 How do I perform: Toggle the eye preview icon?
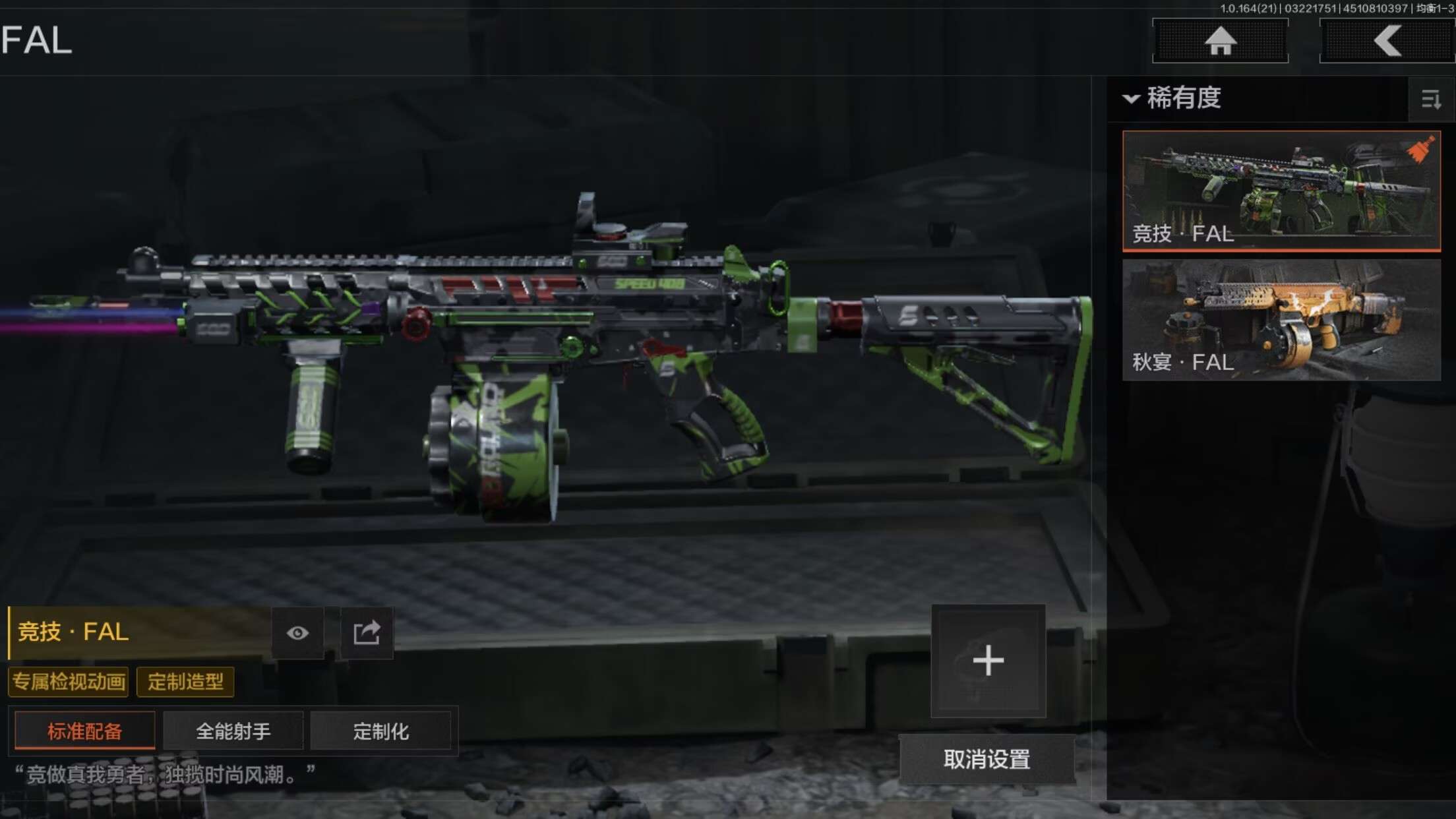click(x=297, y=633)
